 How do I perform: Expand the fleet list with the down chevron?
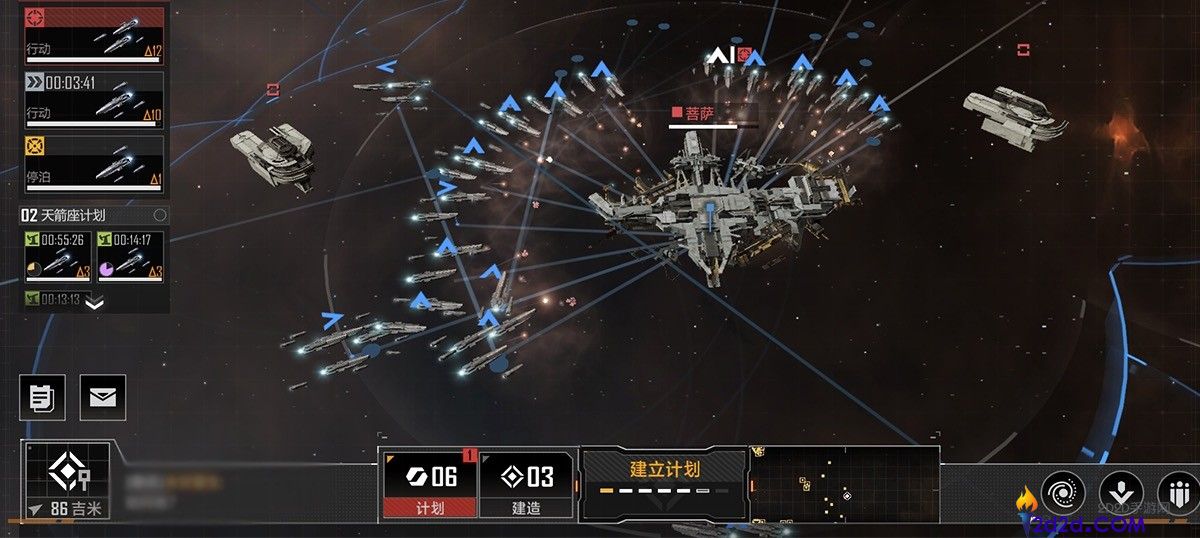[94, 302]
